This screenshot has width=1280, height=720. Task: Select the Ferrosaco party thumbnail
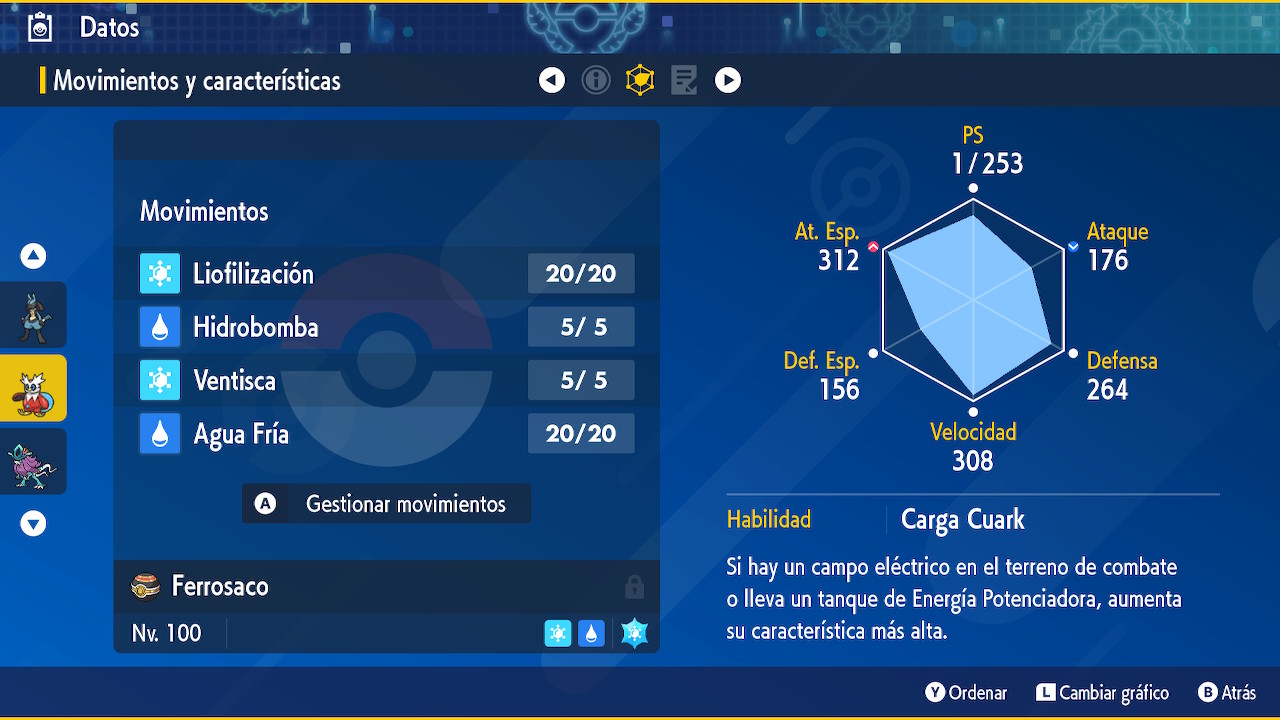point(34,388)
